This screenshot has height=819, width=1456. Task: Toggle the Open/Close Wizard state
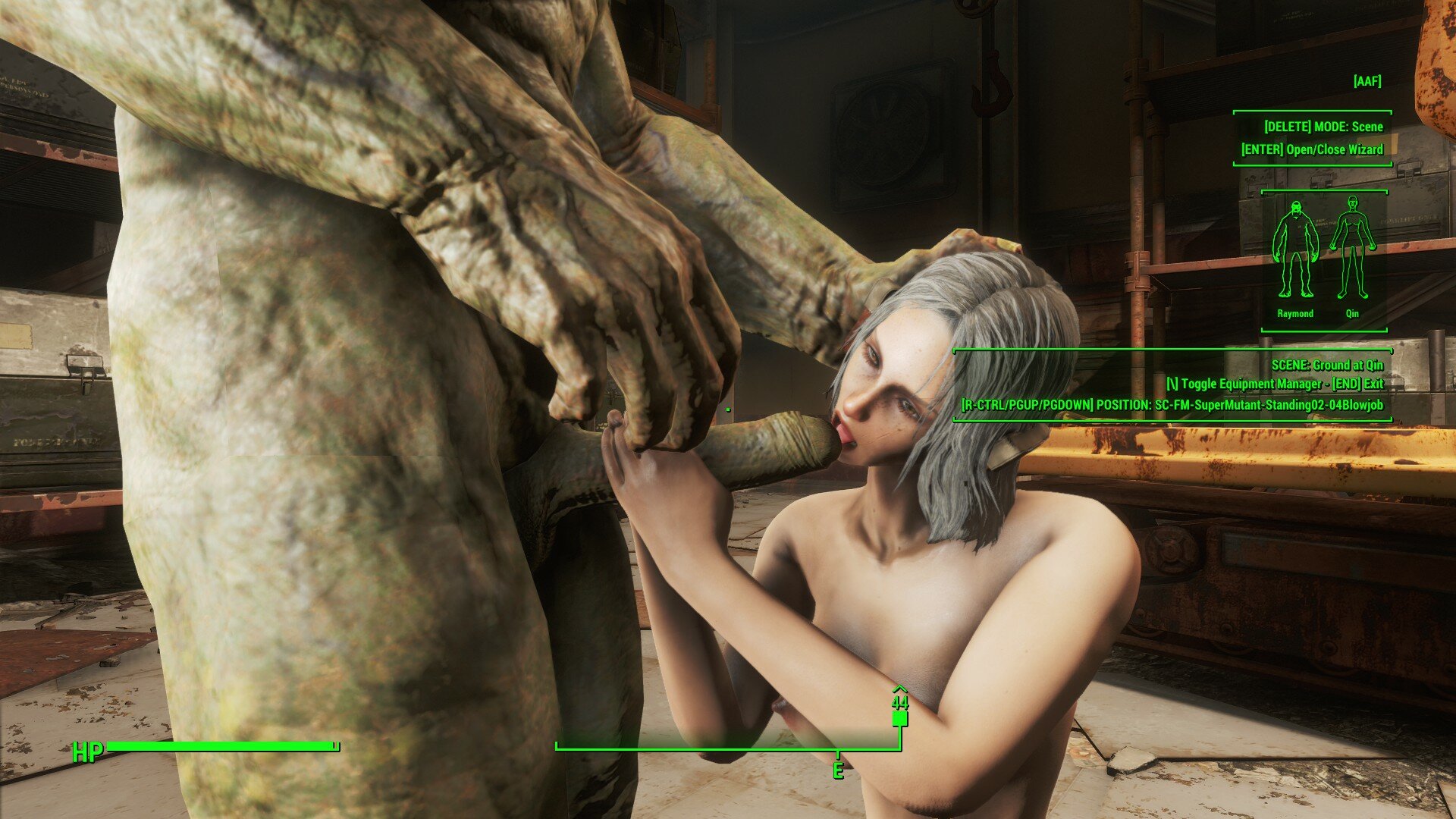coord(1311,150)
